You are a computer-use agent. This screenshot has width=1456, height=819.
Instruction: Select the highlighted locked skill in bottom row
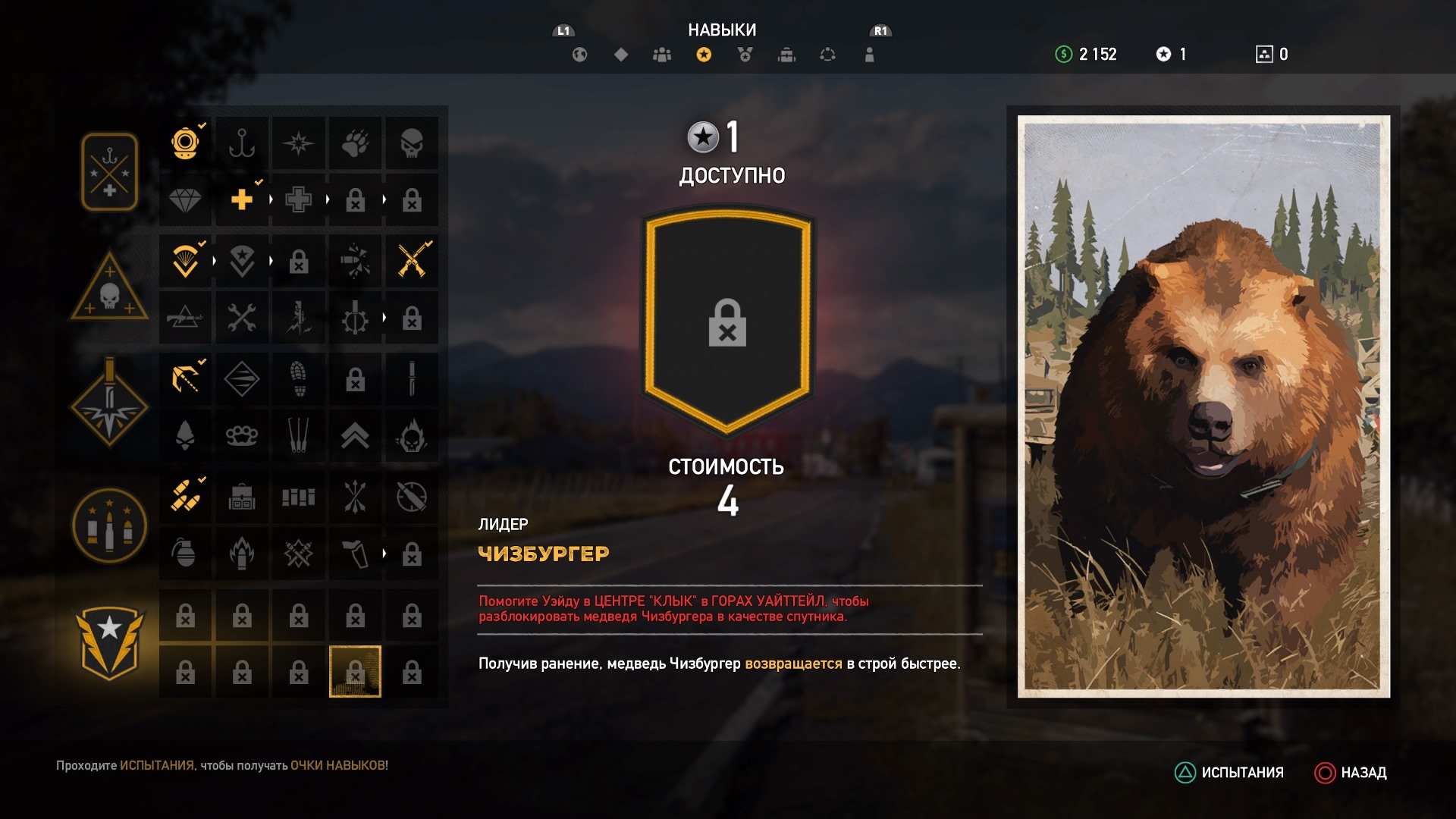tap(355, 671)
